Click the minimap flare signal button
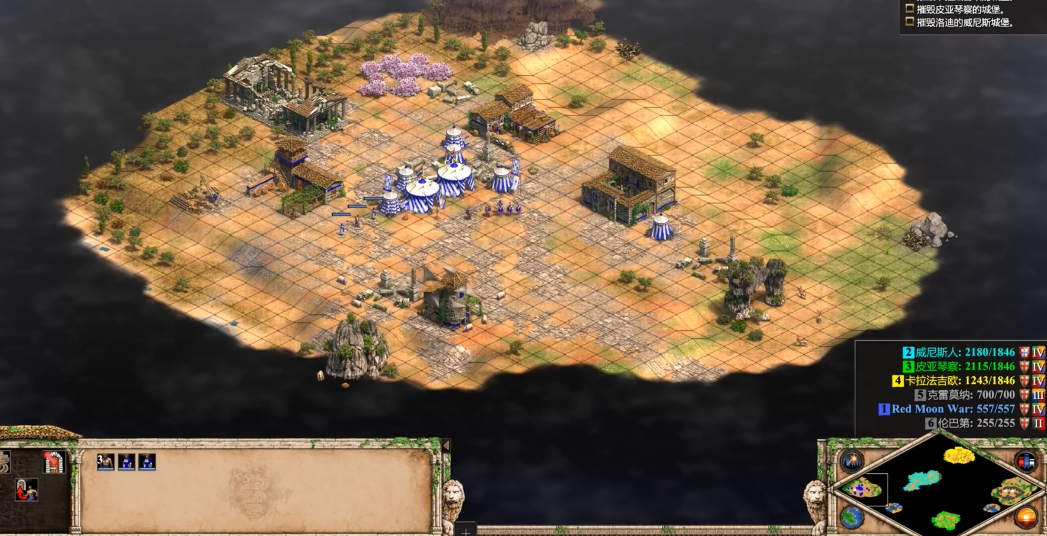 (x=852, y=461)
